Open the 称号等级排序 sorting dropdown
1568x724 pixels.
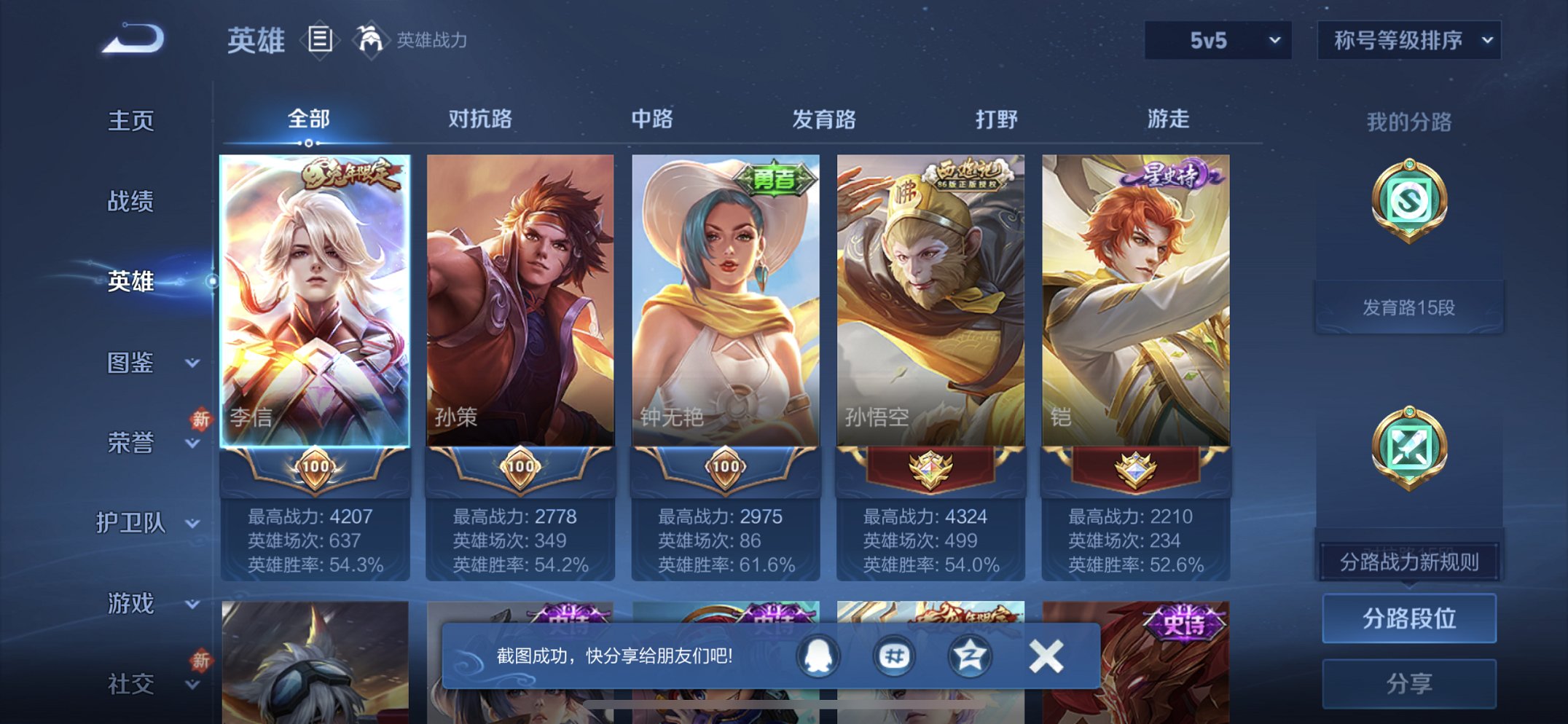(x=1408, y=41)
